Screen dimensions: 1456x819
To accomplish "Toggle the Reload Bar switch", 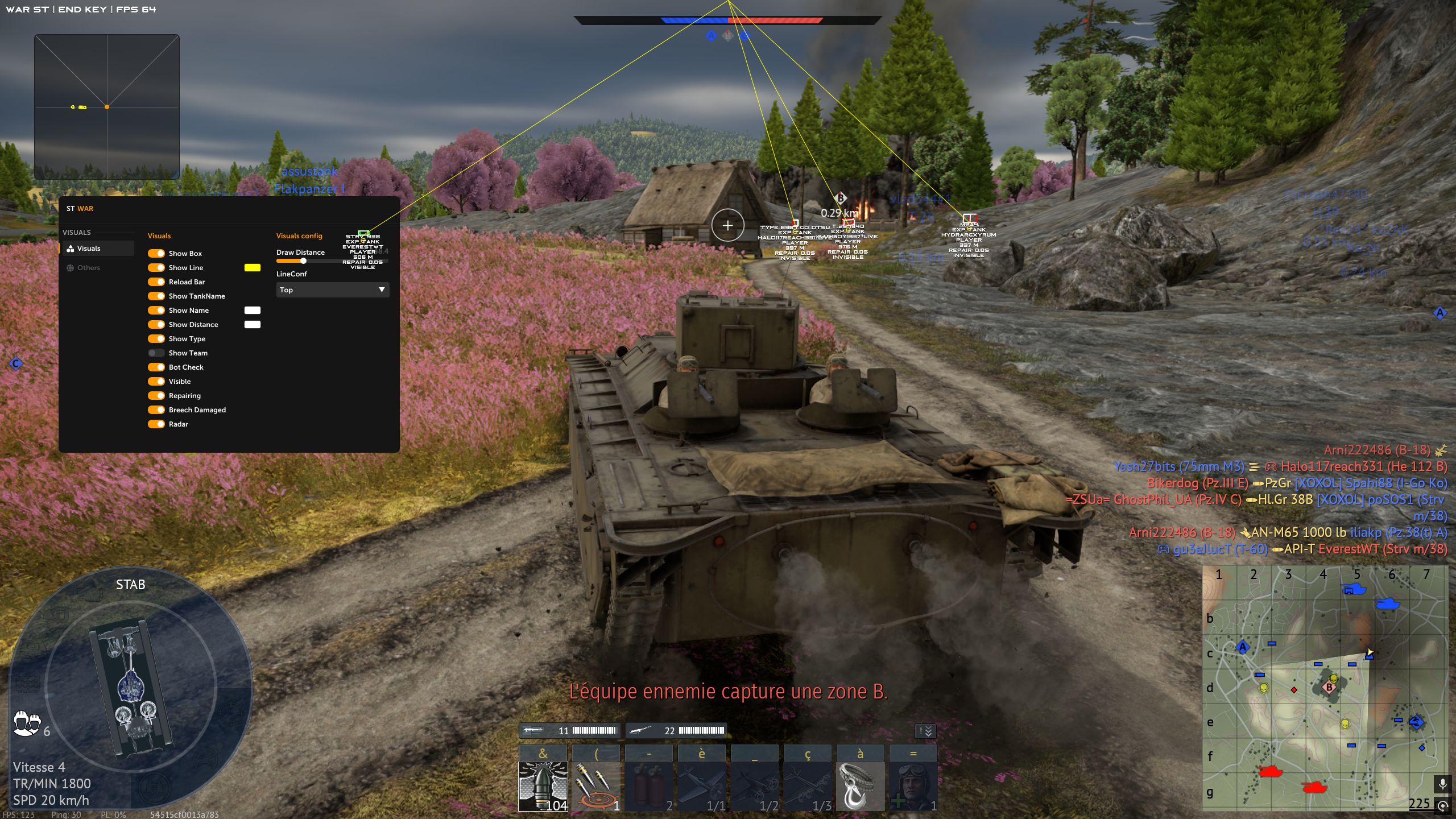I will point(156,282).
